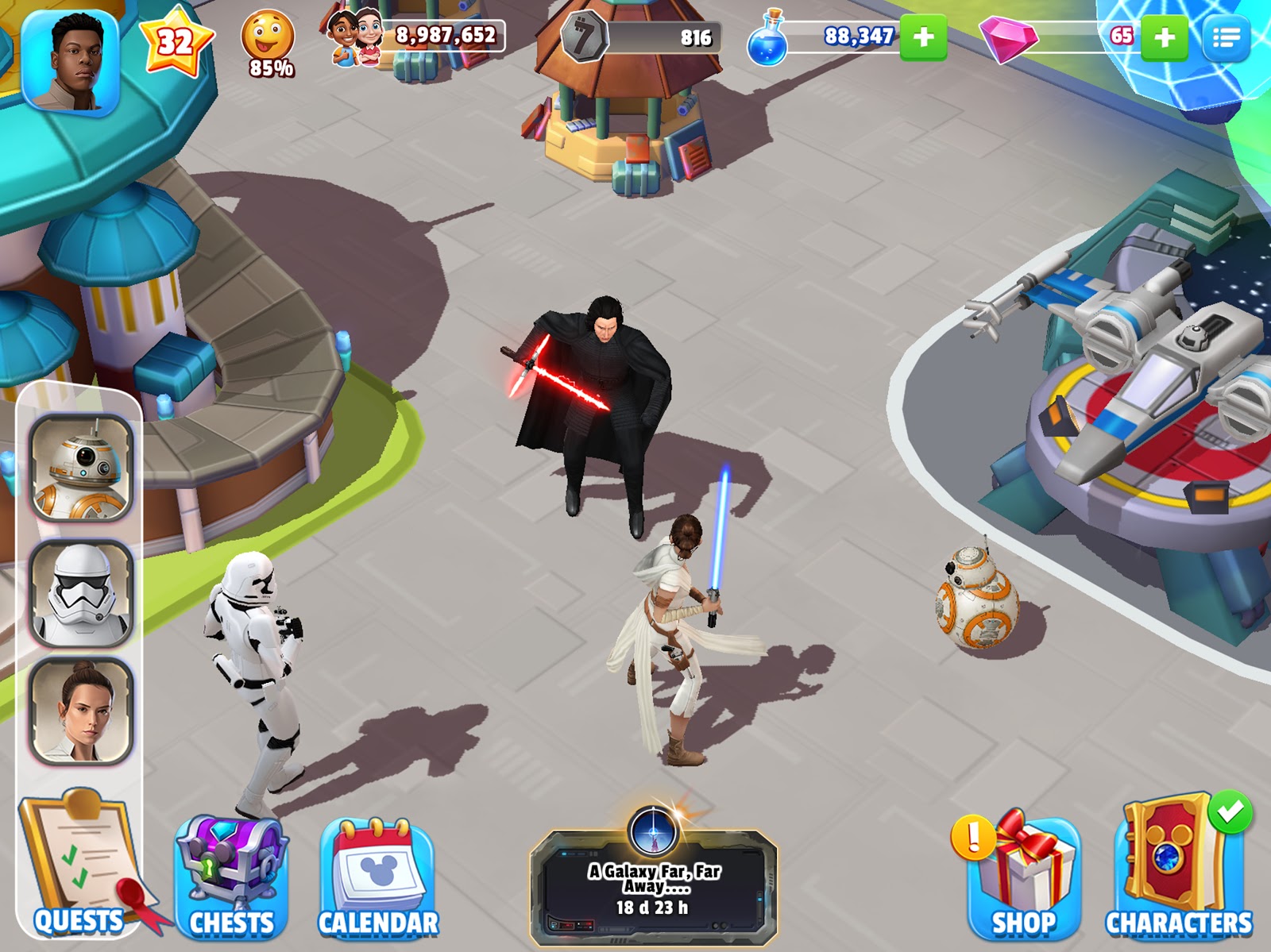Open the Shop
The image size is (1271, 952).
click(1024, 877)
